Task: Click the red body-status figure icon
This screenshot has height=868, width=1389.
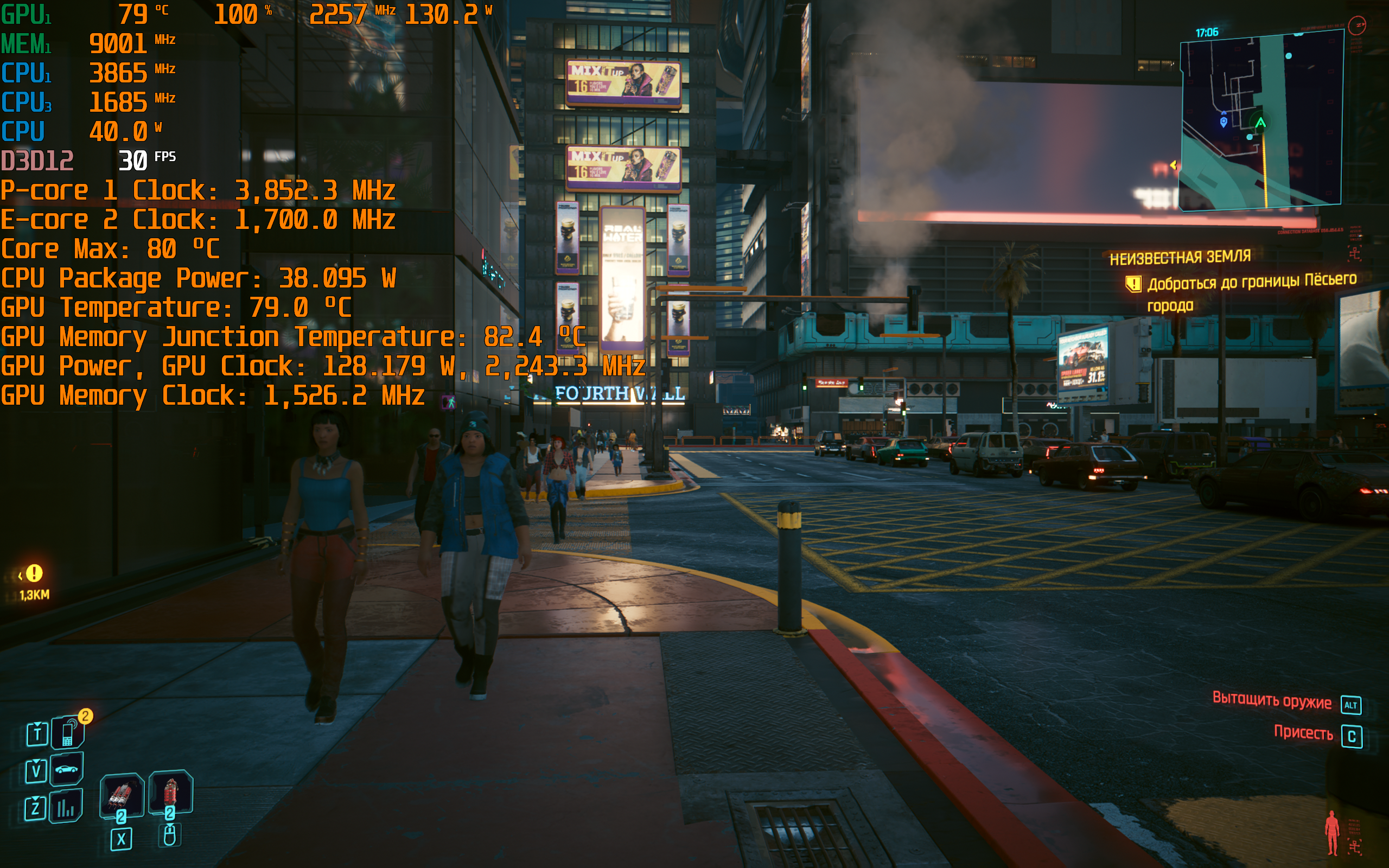Action: click(1331, 832)
